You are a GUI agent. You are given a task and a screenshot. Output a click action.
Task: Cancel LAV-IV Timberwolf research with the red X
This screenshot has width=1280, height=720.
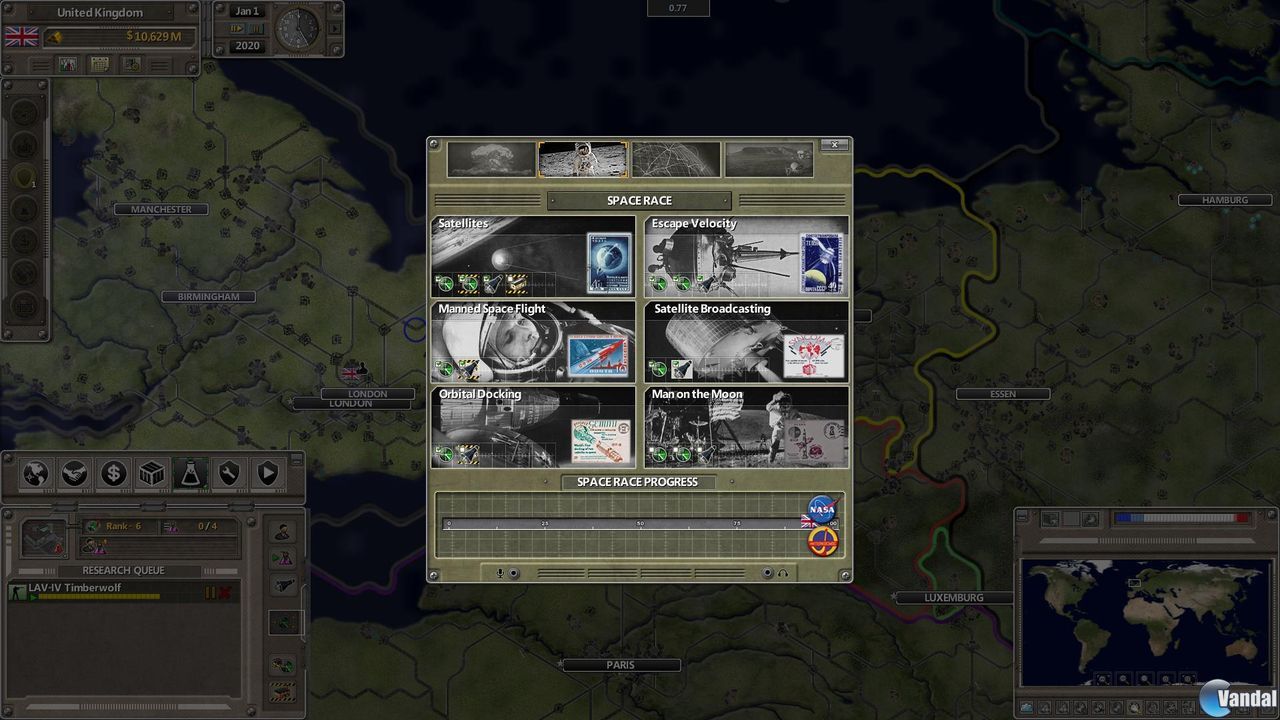pos(225,592)
